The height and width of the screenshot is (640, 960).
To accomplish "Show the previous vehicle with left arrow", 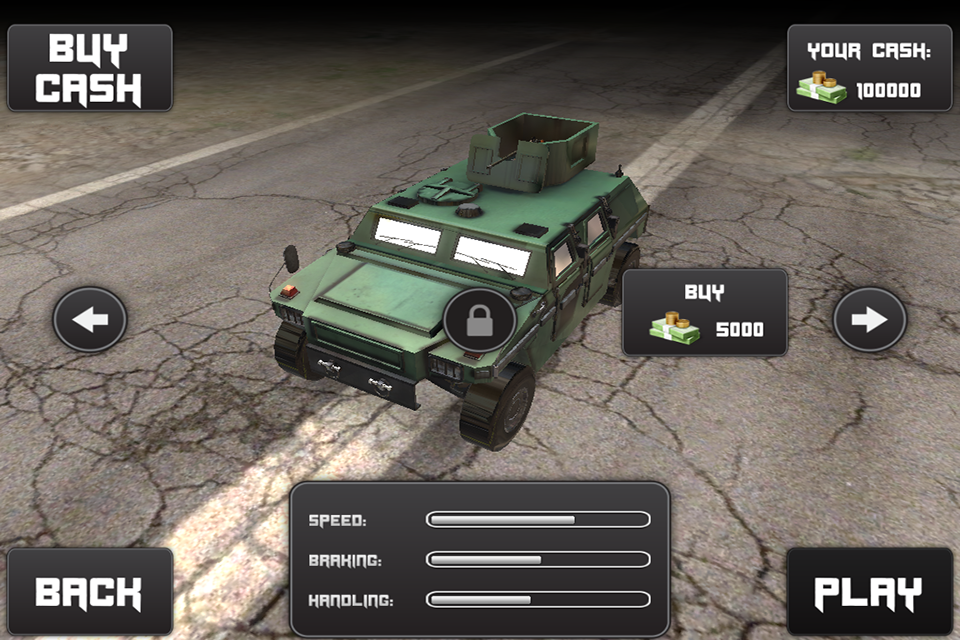I will pos(90,320).
